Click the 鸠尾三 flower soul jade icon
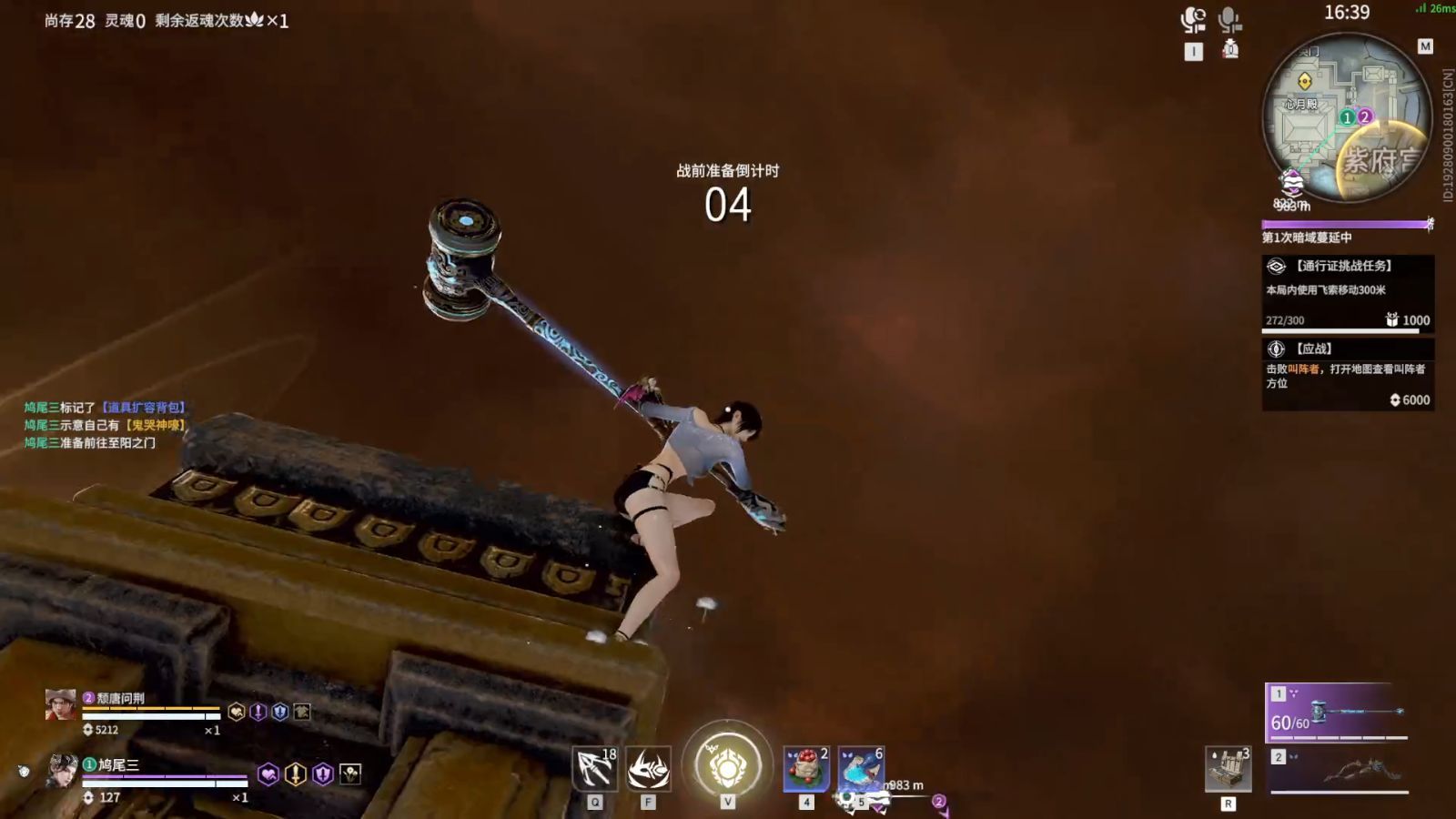Screen dimensions: 1456x819 point(350,774)
